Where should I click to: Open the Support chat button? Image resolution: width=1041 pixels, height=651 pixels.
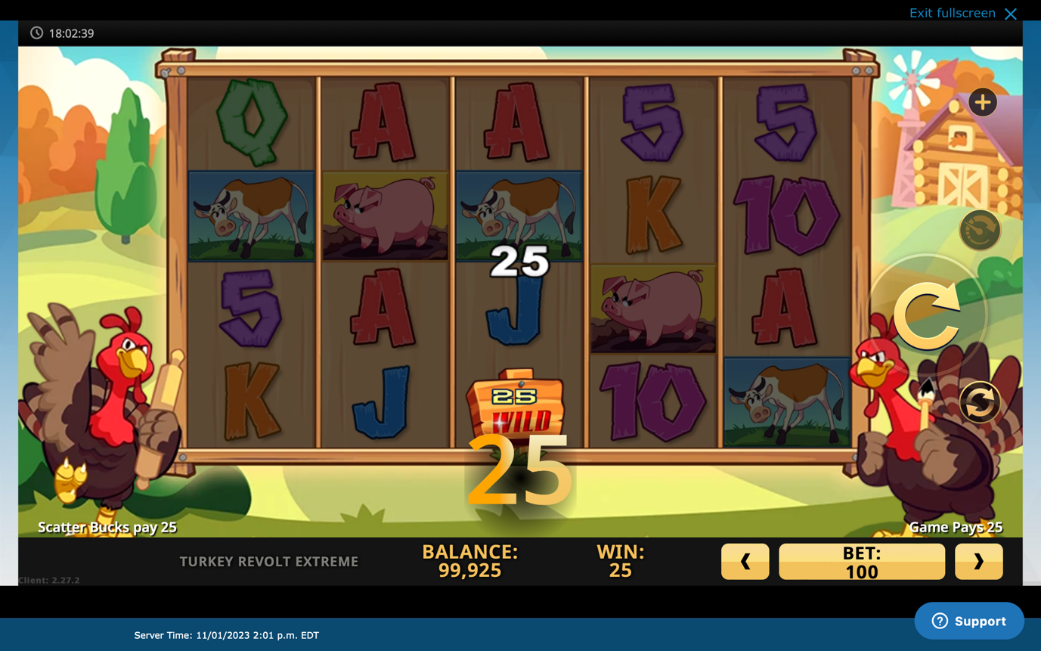pyautogui.click(x=968, y=621)
